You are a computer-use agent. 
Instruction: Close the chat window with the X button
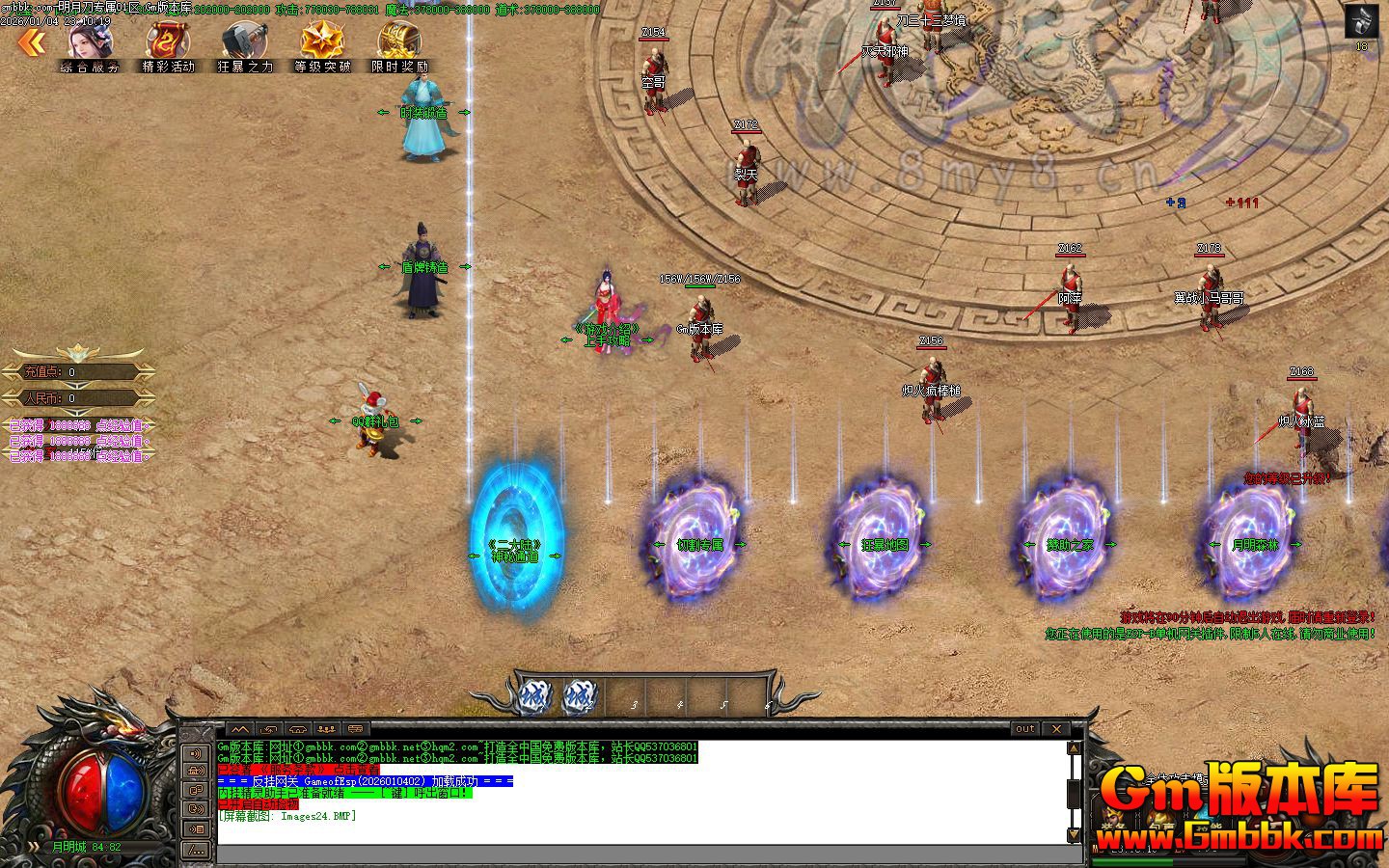pyautogui.click(x=1057, y=729)
